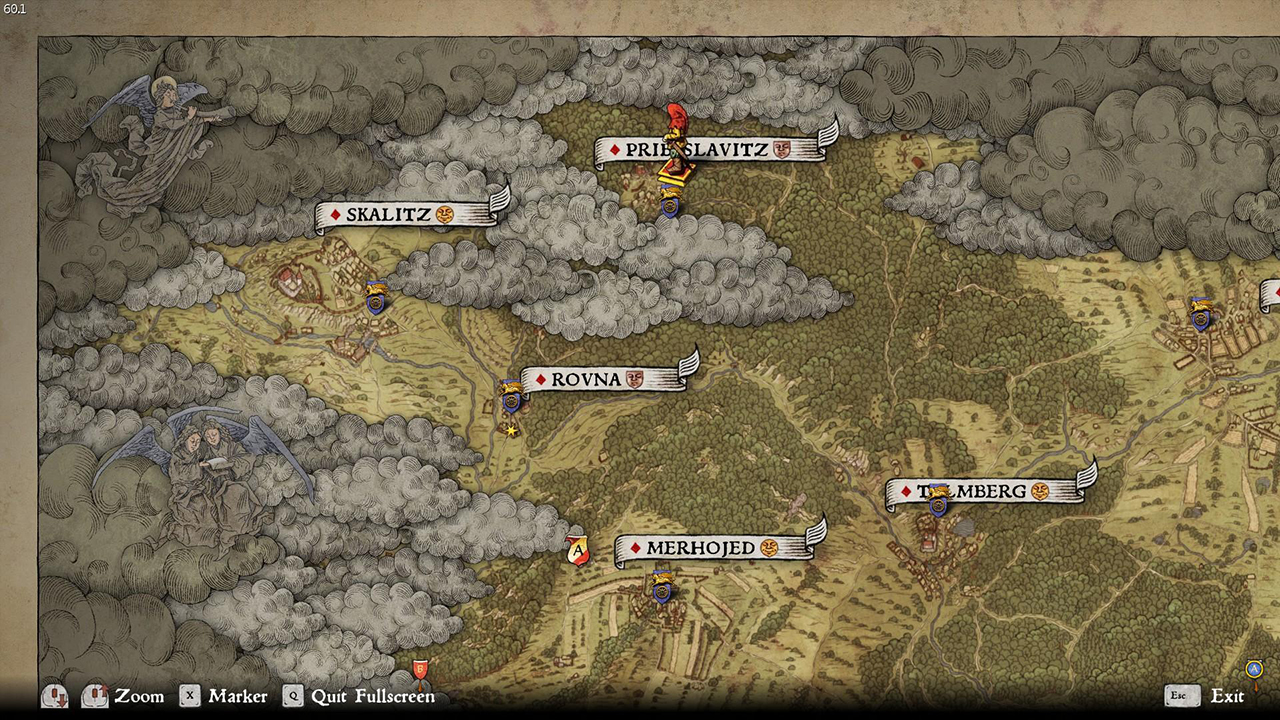Screen dimensions: 1280x720
Task: Choose the Merhojed fast travel shield
Action: click(661, 586)
